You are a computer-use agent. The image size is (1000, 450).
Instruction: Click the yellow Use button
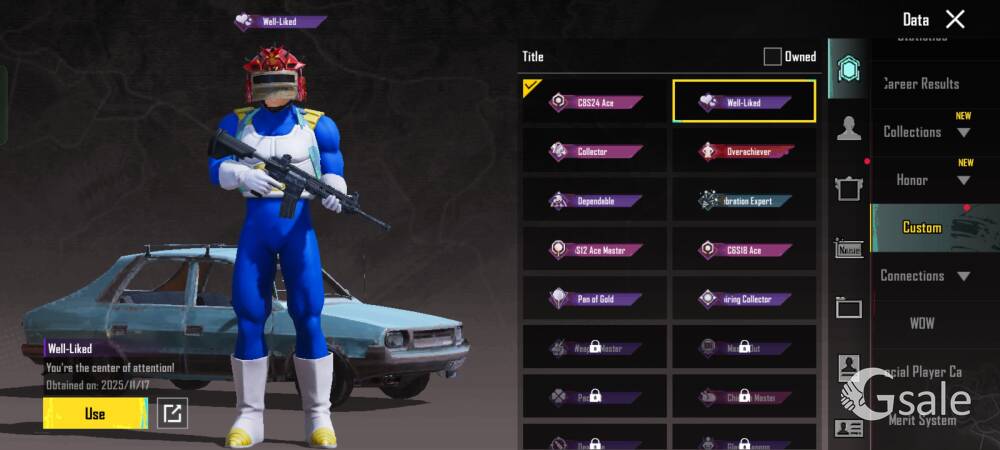tap(94, 413)
